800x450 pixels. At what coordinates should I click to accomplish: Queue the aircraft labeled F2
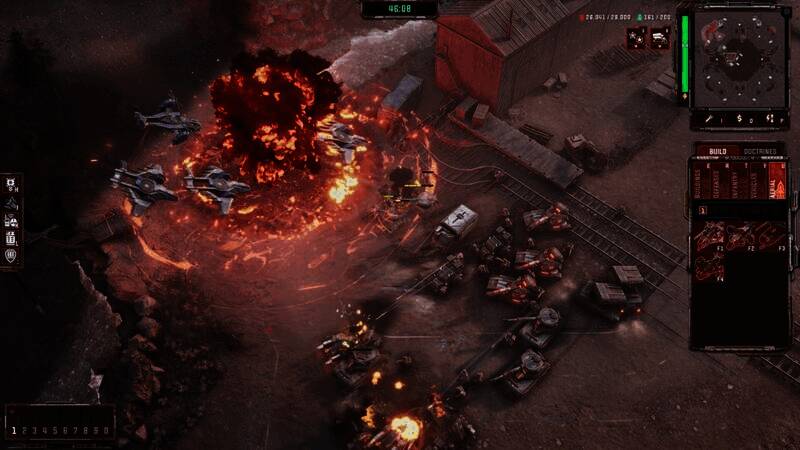pos(739,235)
